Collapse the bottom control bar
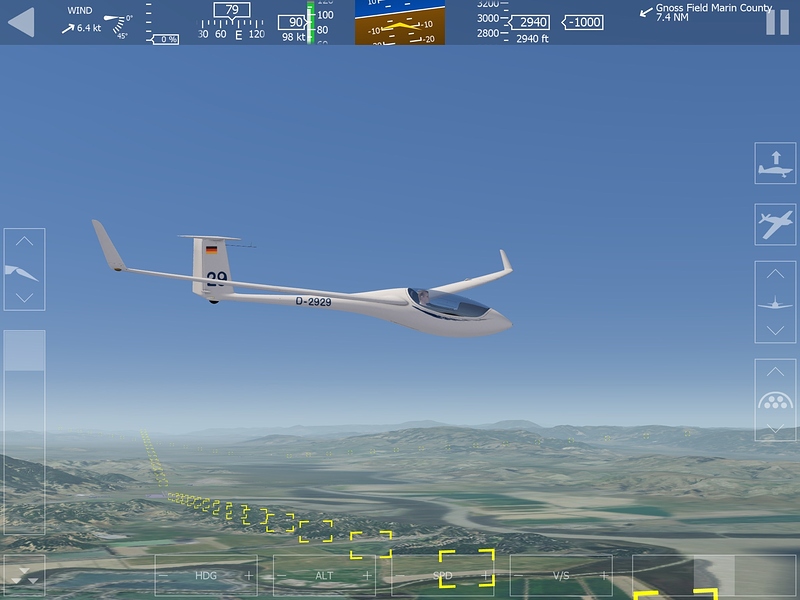This screenshot has width=800, height=600. [24, 576]
